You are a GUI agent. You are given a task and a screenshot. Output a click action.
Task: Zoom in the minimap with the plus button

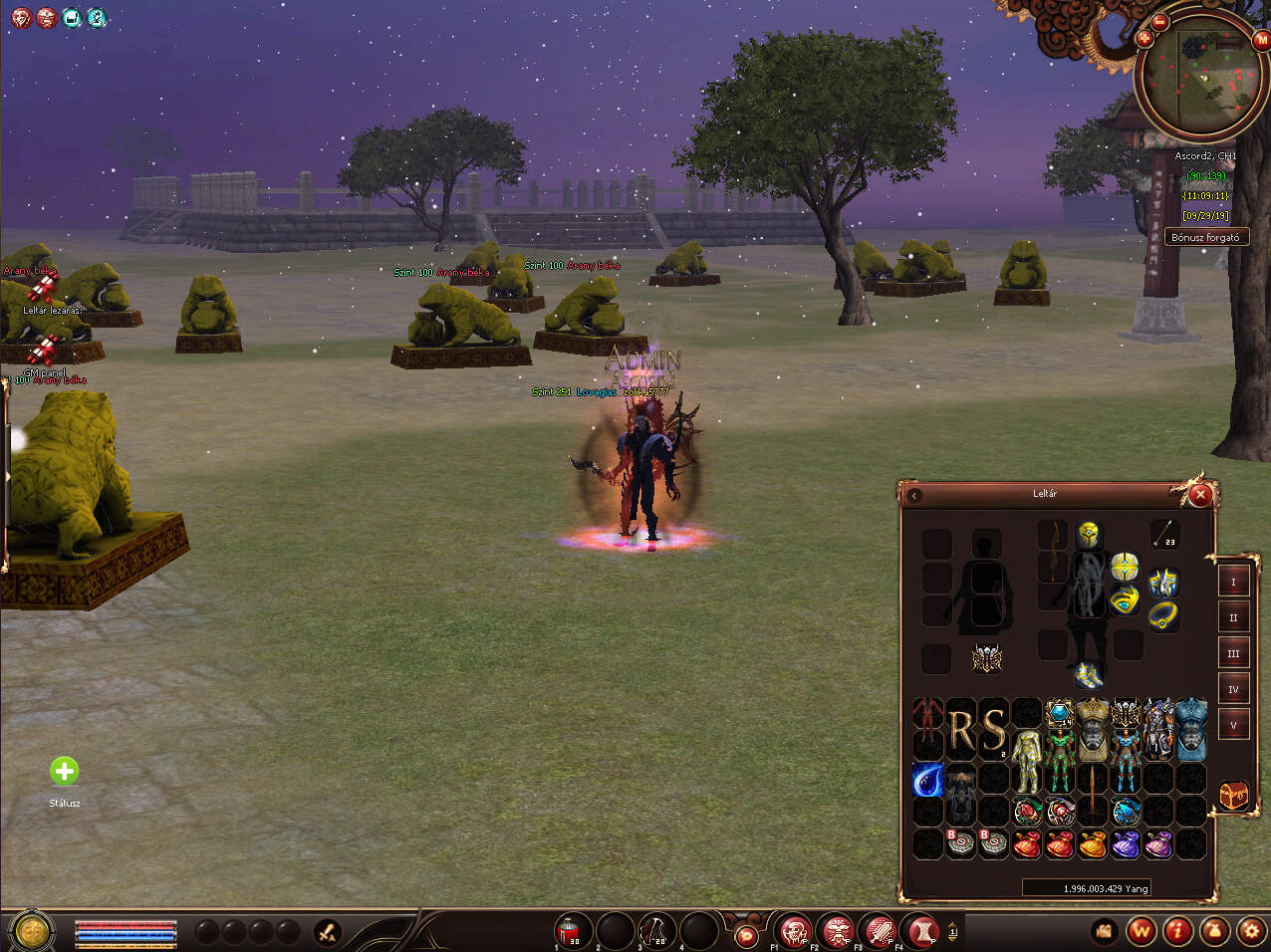(1144, 39)
